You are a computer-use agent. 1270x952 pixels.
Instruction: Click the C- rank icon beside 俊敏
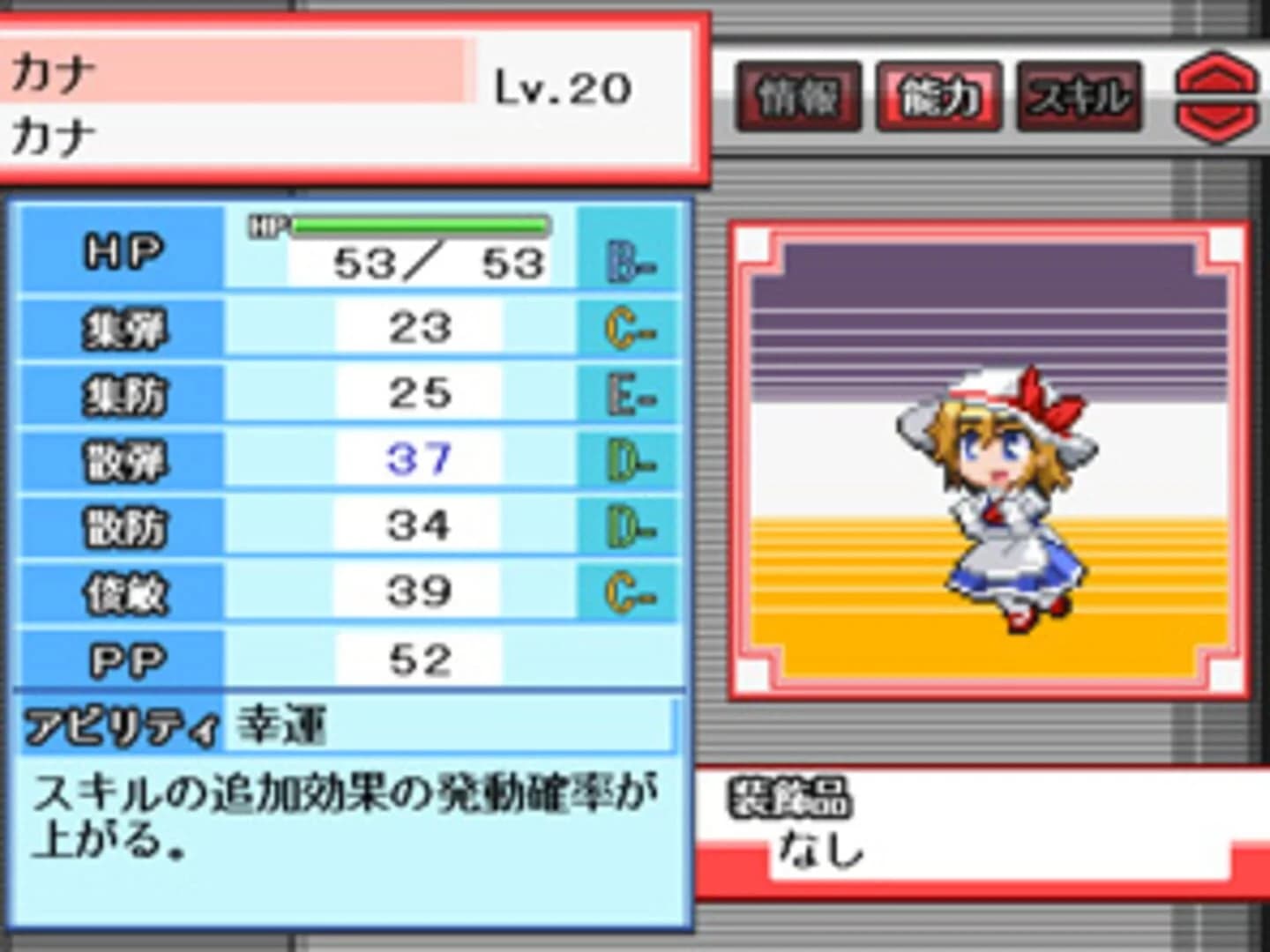click(628, 589)
